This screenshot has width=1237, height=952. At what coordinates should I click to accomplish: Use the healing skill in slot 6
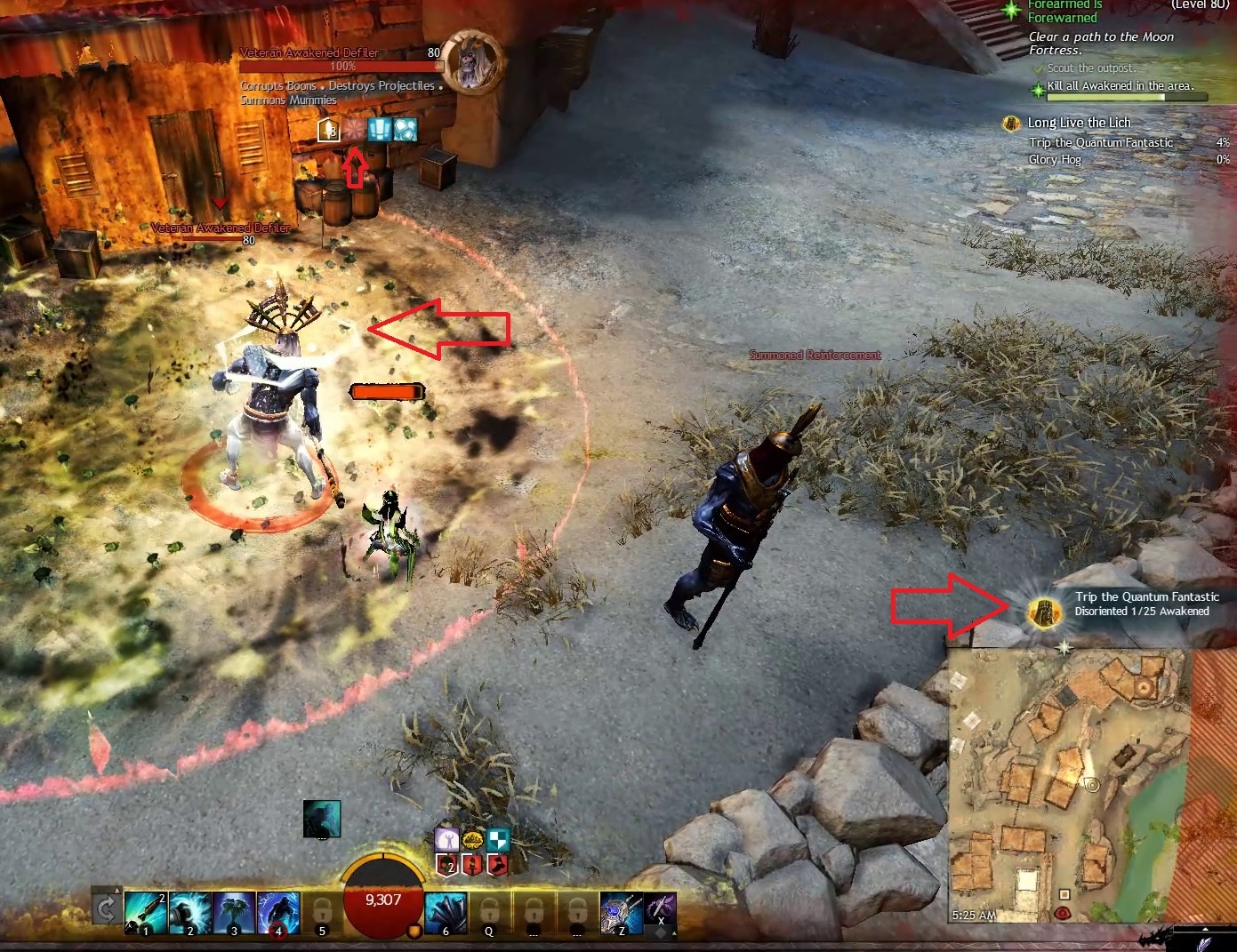pos(446,913)
